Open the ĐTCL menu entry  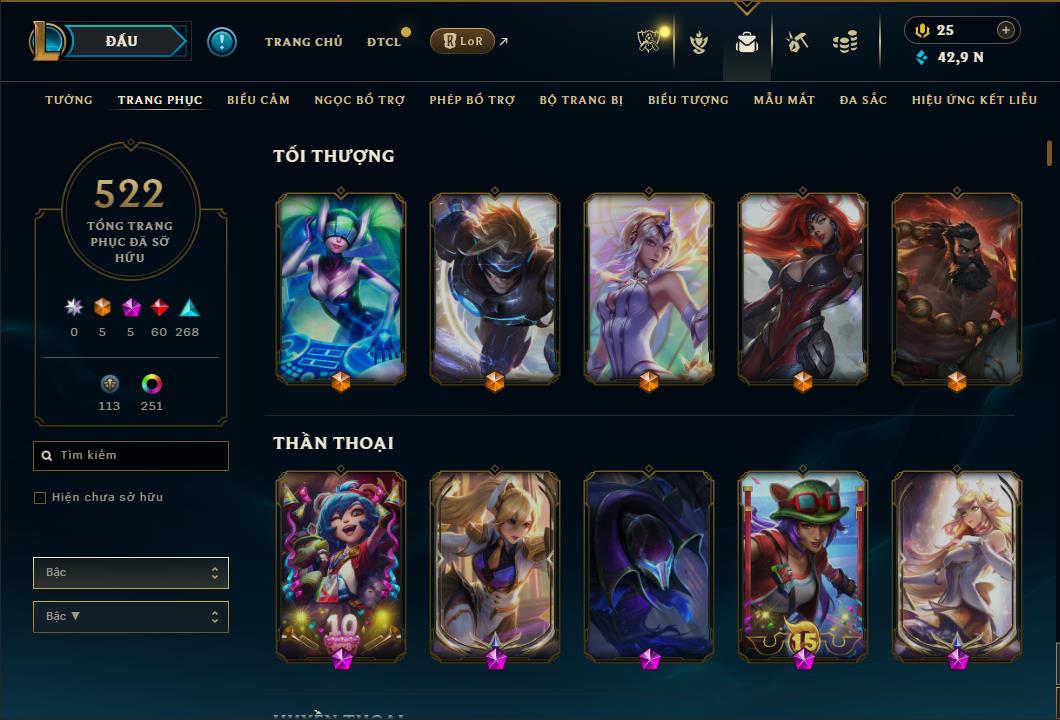(383, 42)
